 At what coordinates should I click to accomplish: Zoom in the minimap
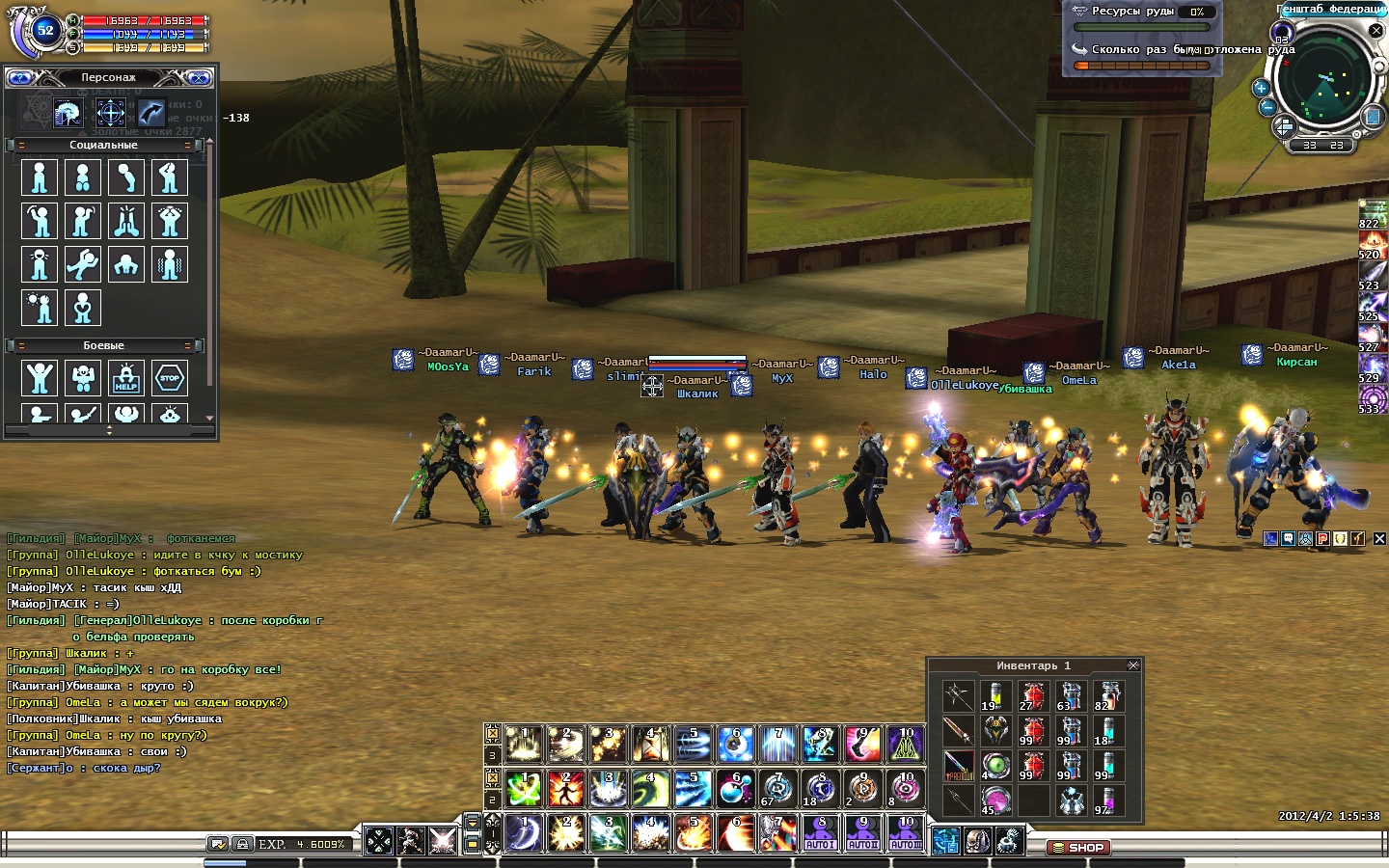point(1260,88)
